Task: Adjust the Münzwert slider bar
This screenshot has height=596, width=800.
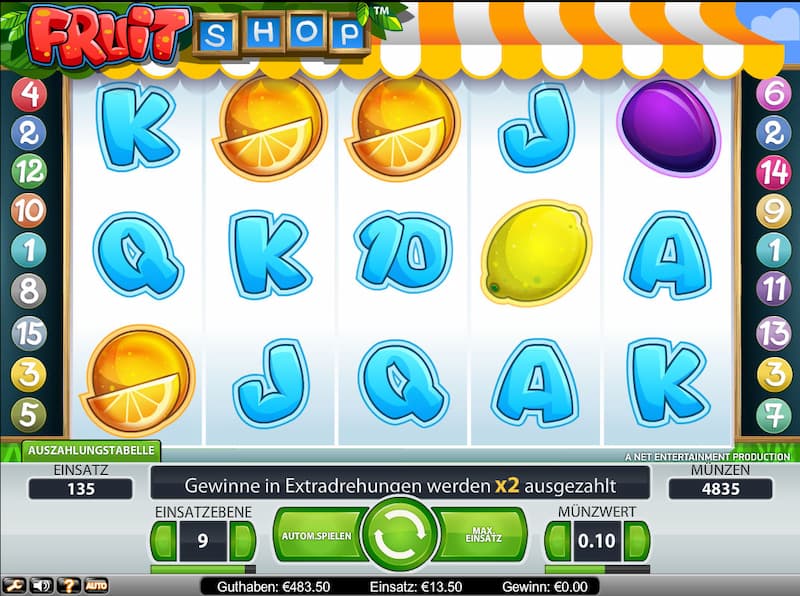Action: pyautogui.click(x=596, y=569)
